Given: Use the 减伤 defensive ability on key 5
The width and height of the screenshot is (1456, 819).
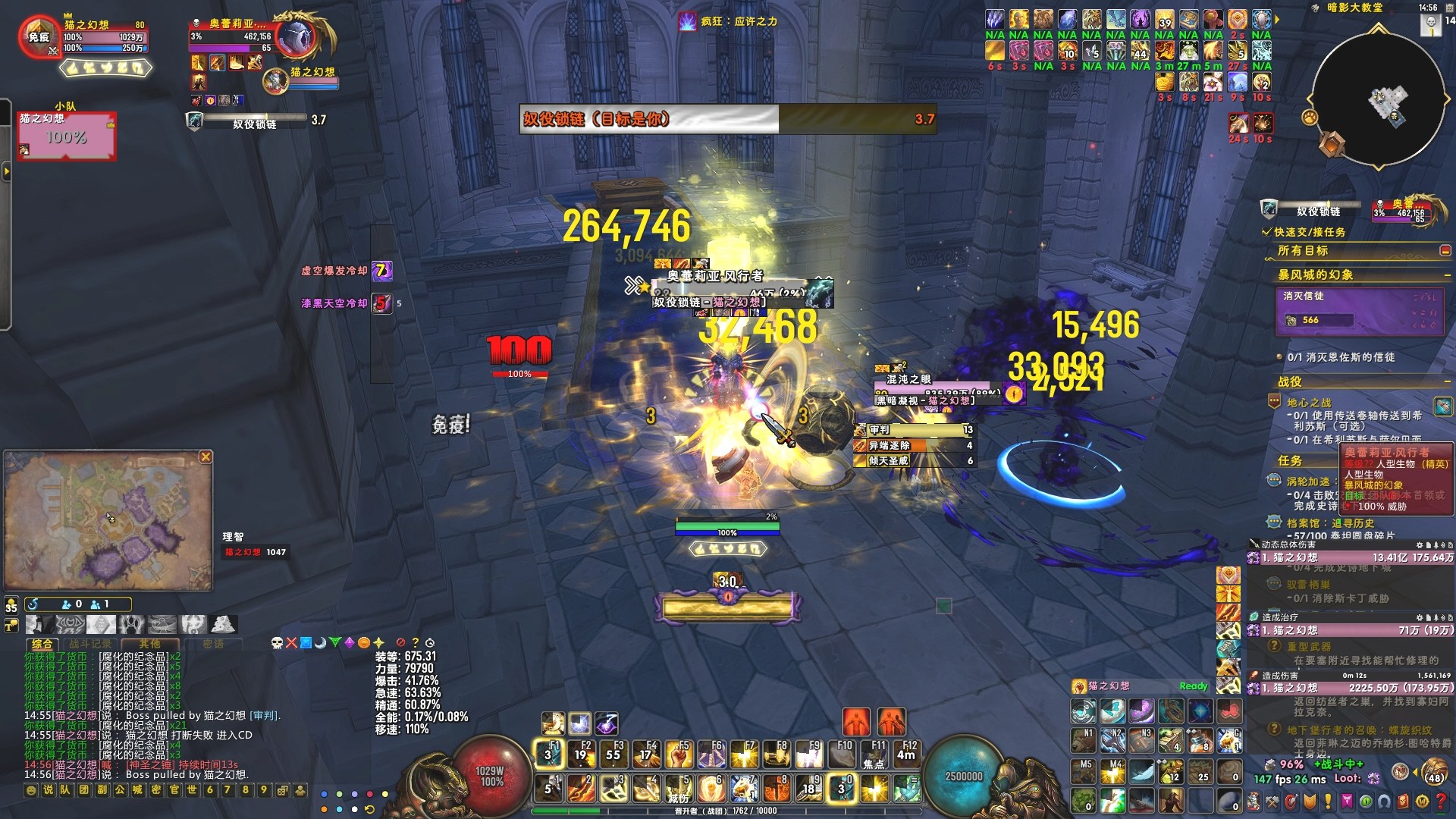Looking at the screenshot, I should 679,789.
